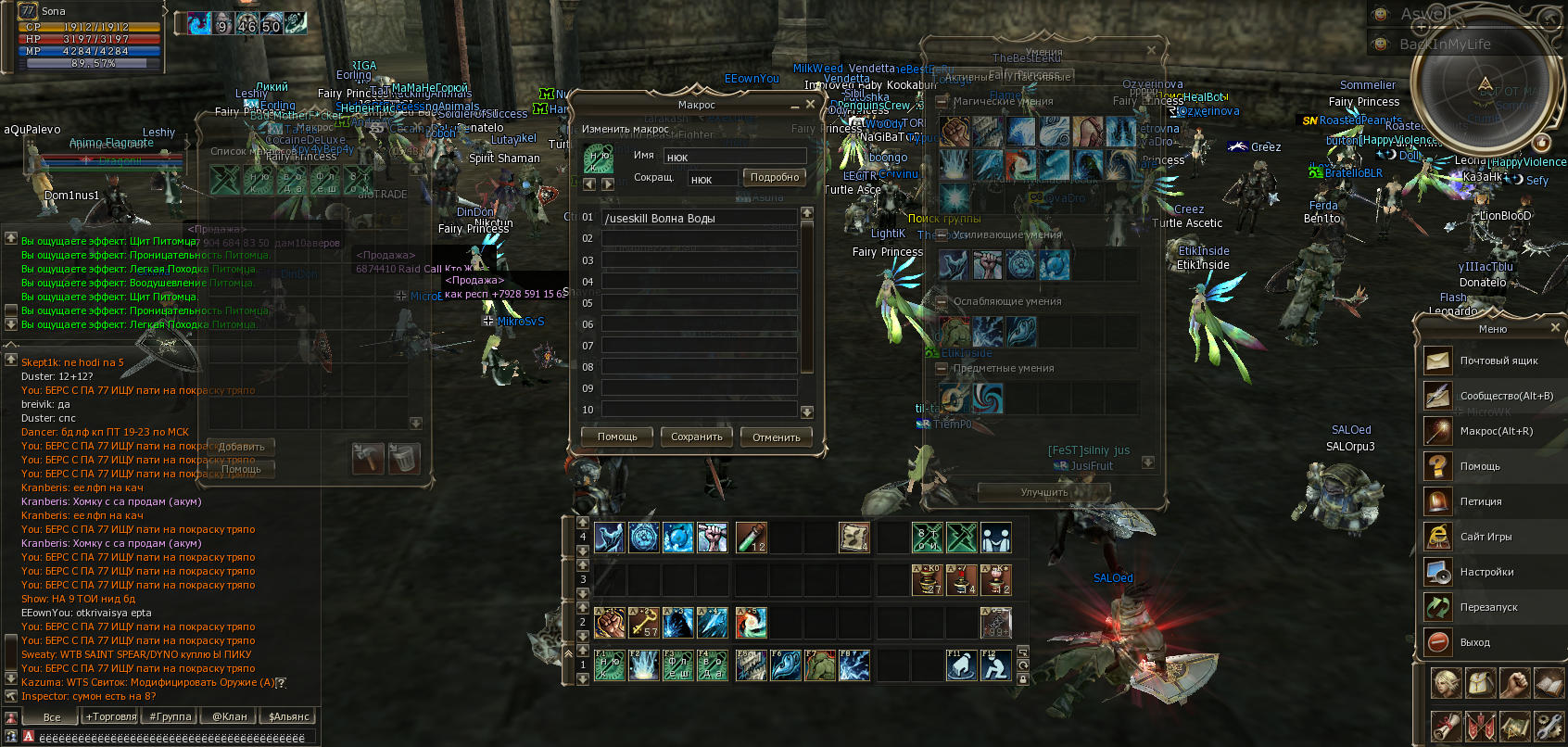Click the Подробно details button
Screen dimensions: 1568x747
[x=774, y=177]
